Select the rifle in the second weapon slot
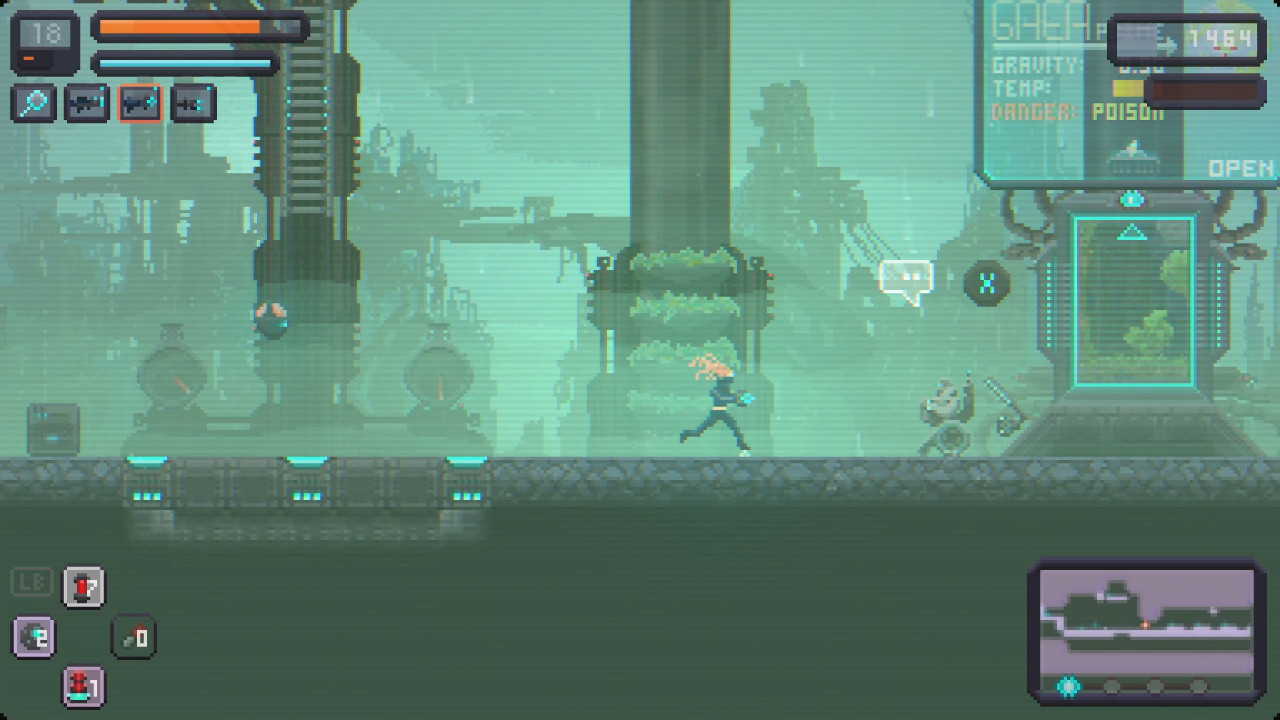Screen dimensions: 1280x720 86,102
